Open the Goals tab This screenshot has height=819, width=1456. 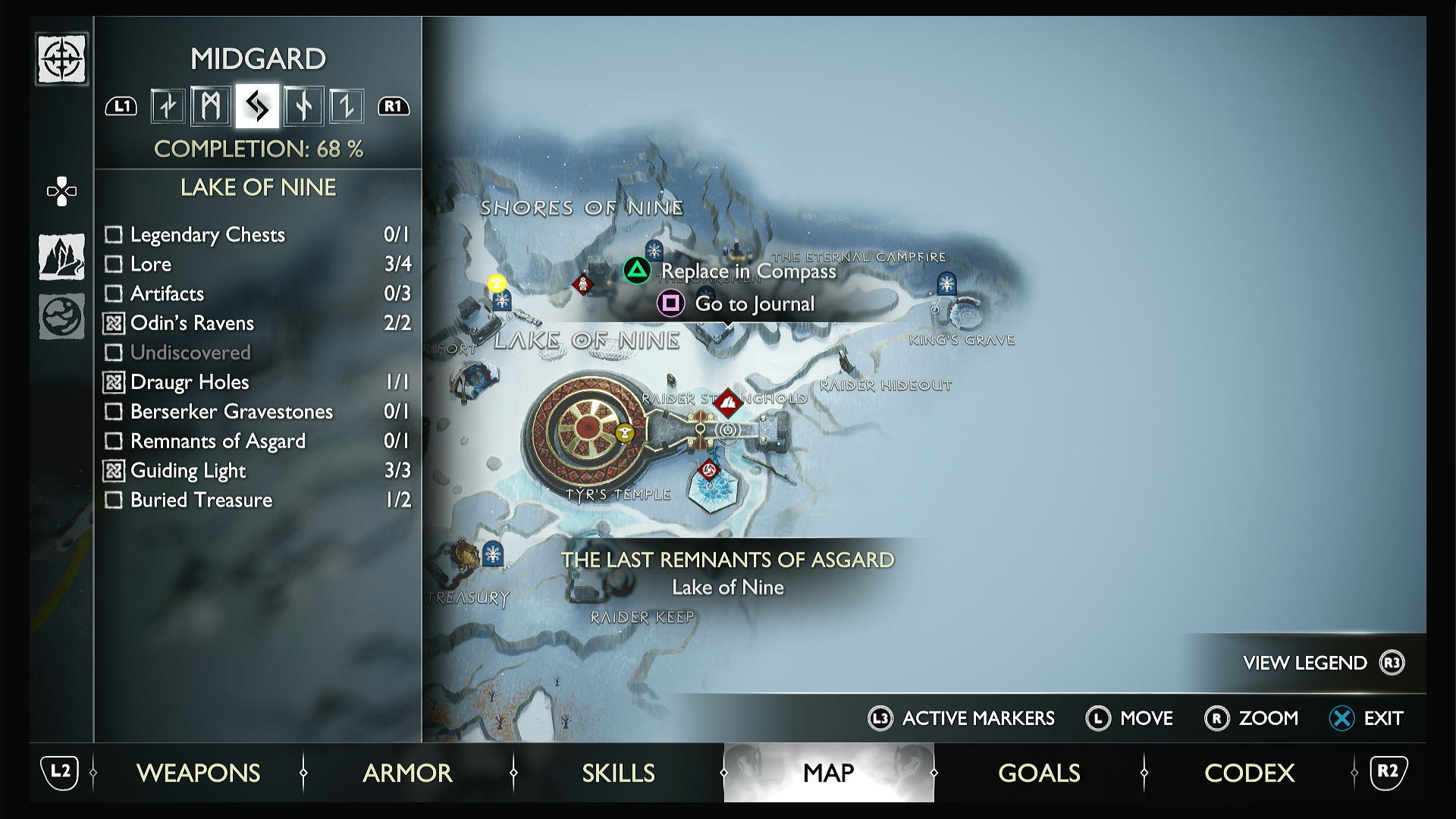point(1039,773)
